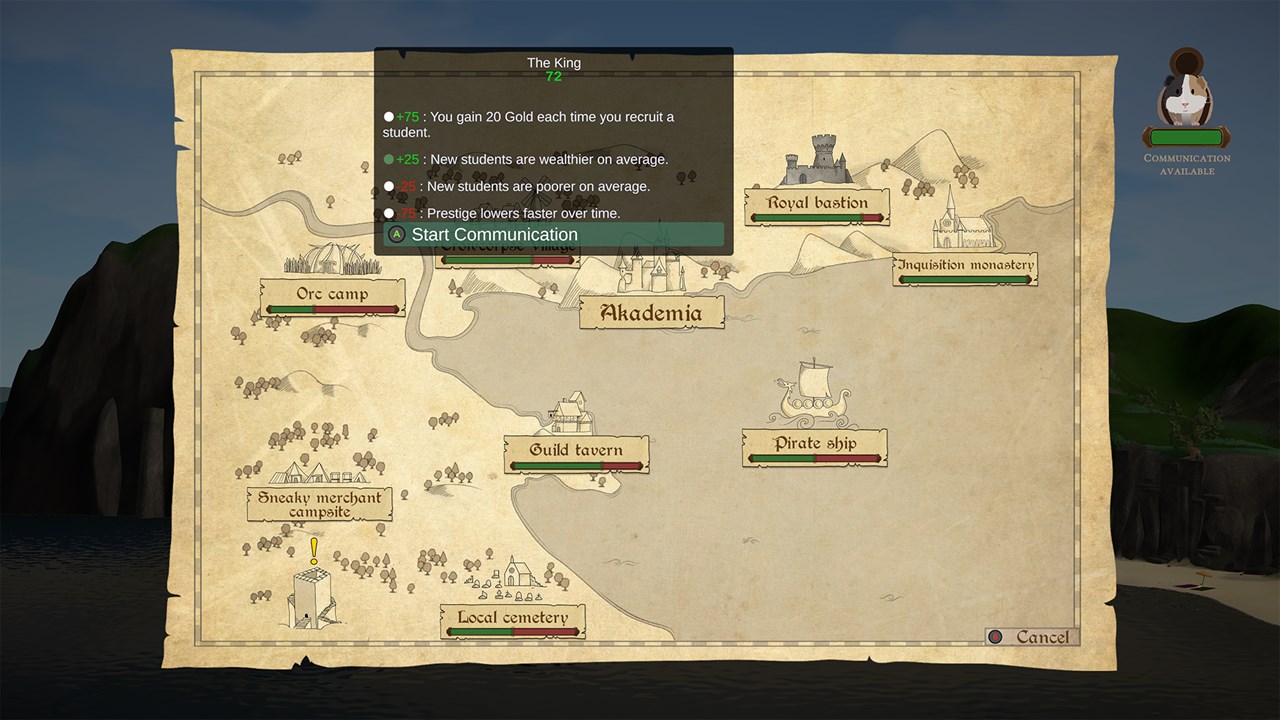Open the Pirate ship location
The width and height of the screenshot is (1280, 720).
pyautogui.click(x=814, y=445)
